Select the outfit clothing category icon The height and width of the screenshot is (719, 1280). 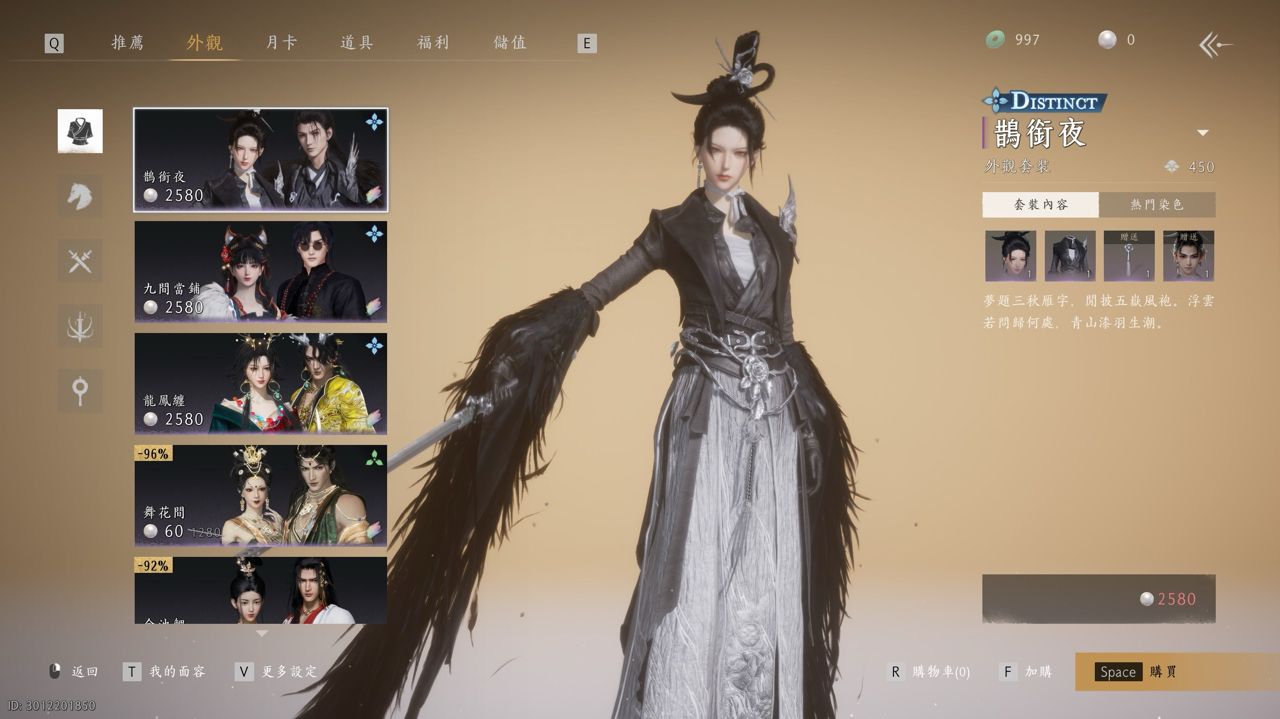click(x=80, y=131)
